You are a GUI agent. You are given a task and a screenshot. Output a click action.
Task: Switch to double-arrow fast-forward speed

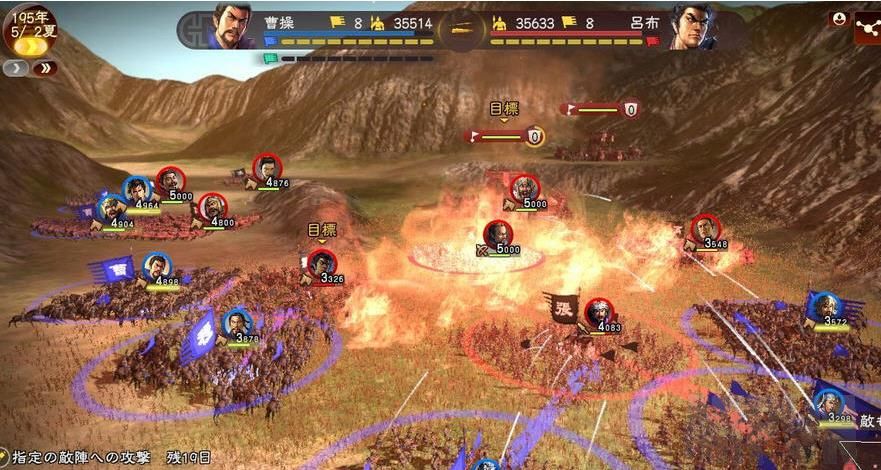pyautogui.click(x=44, y=68)
